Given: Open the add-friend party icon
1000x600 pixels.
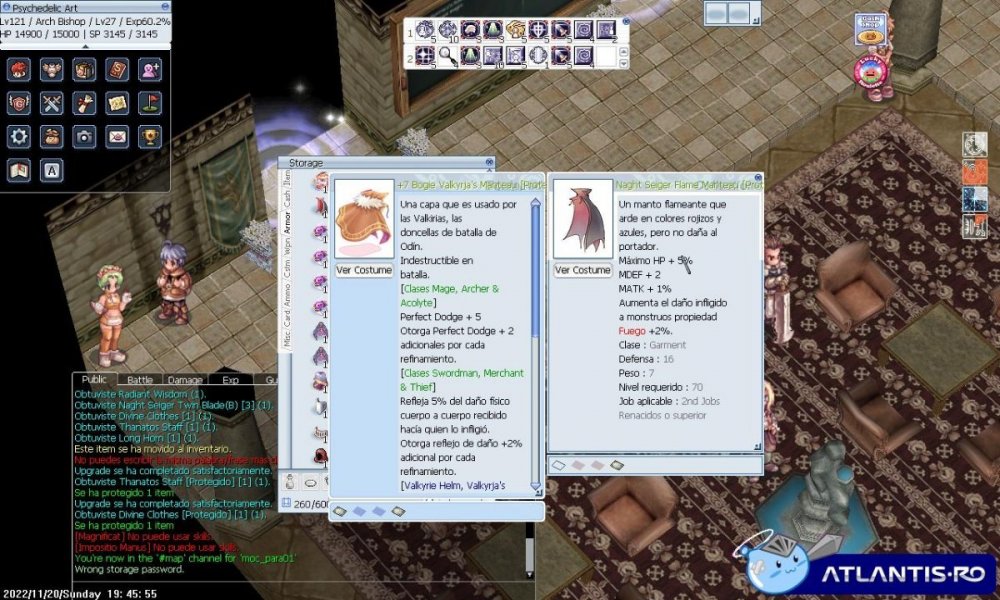Looking at the screenshot, I should coord(150,70).
